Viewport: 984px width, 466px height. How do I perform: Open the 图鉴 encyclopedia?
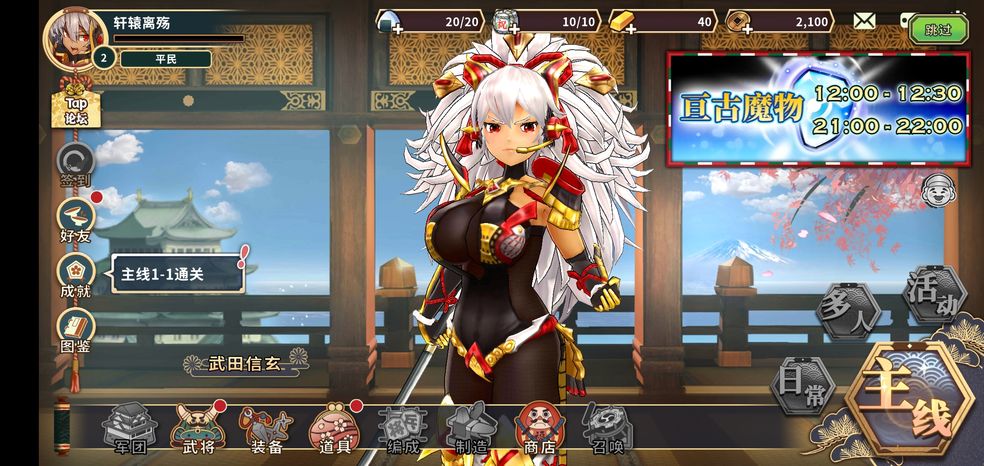tap(75, 330)
